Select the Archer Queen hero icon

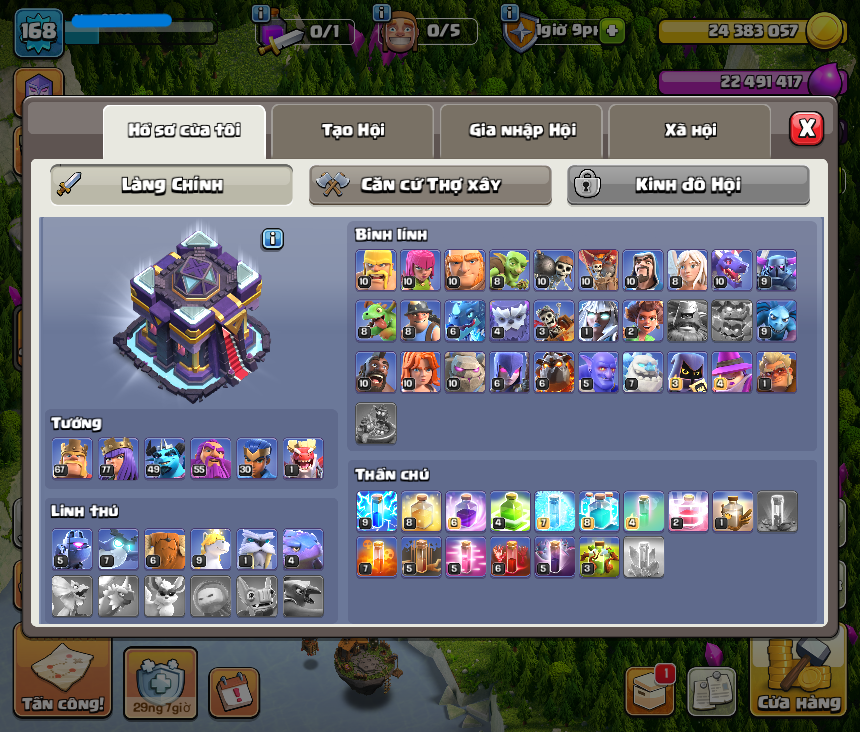click(118, 458)
